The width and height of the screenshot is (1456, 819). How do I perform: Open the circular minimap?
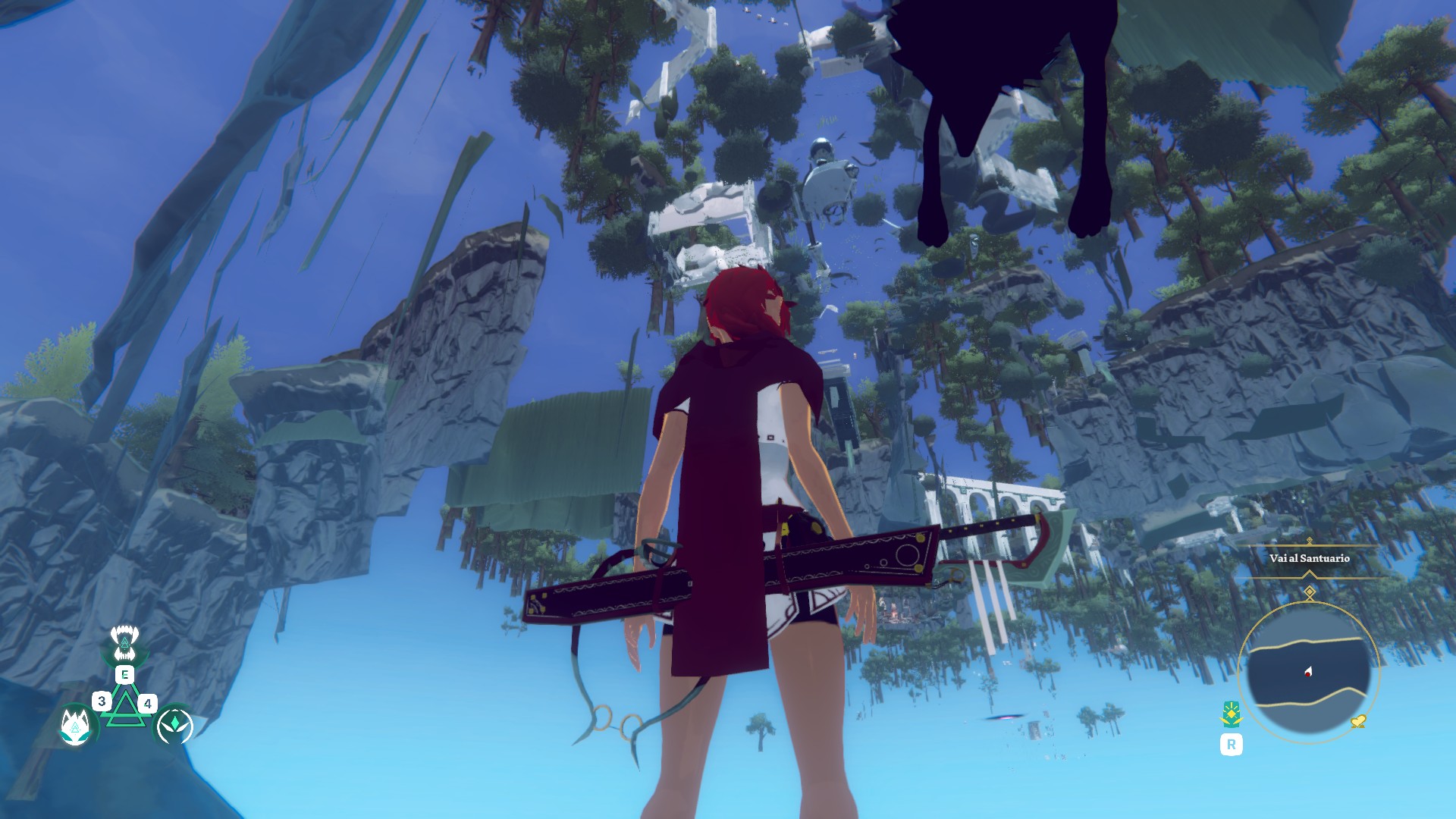1308,671
